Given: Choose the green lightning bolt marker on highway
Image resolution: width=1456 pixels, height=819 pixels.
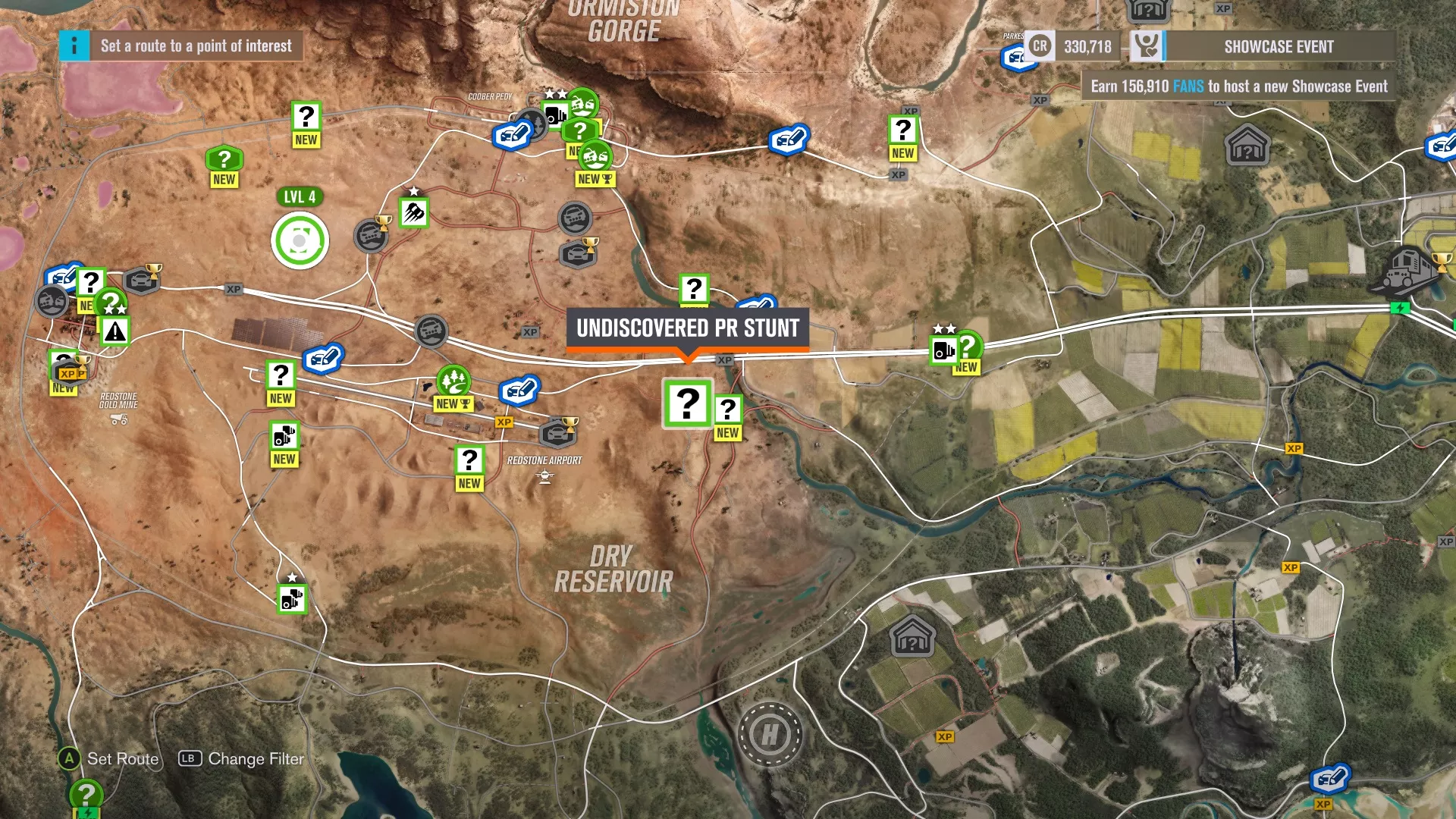Looking at the screenshot, I should pyautogui.click(x=1400, y=308).
